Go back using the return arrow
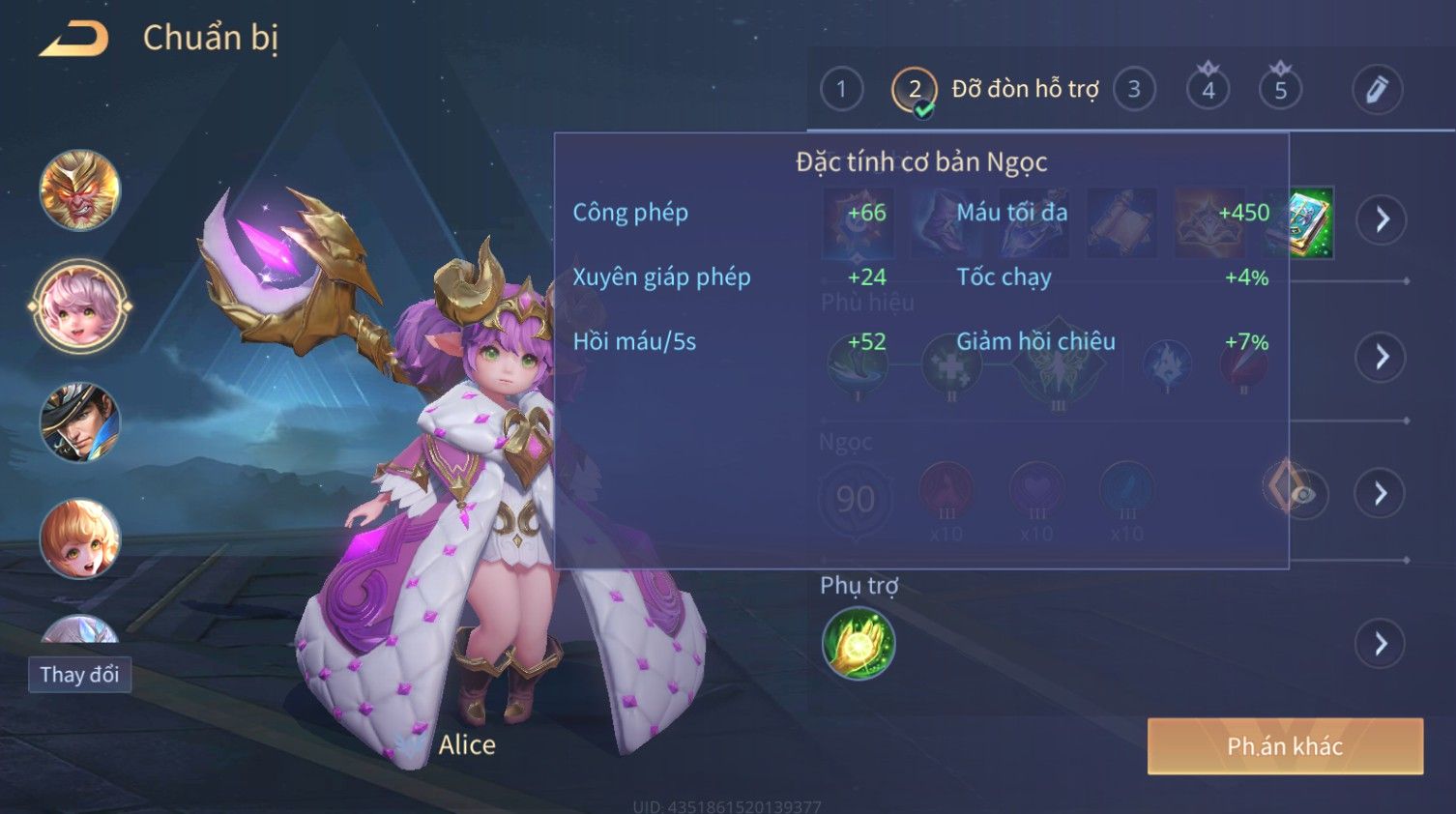 coord(73,39)
